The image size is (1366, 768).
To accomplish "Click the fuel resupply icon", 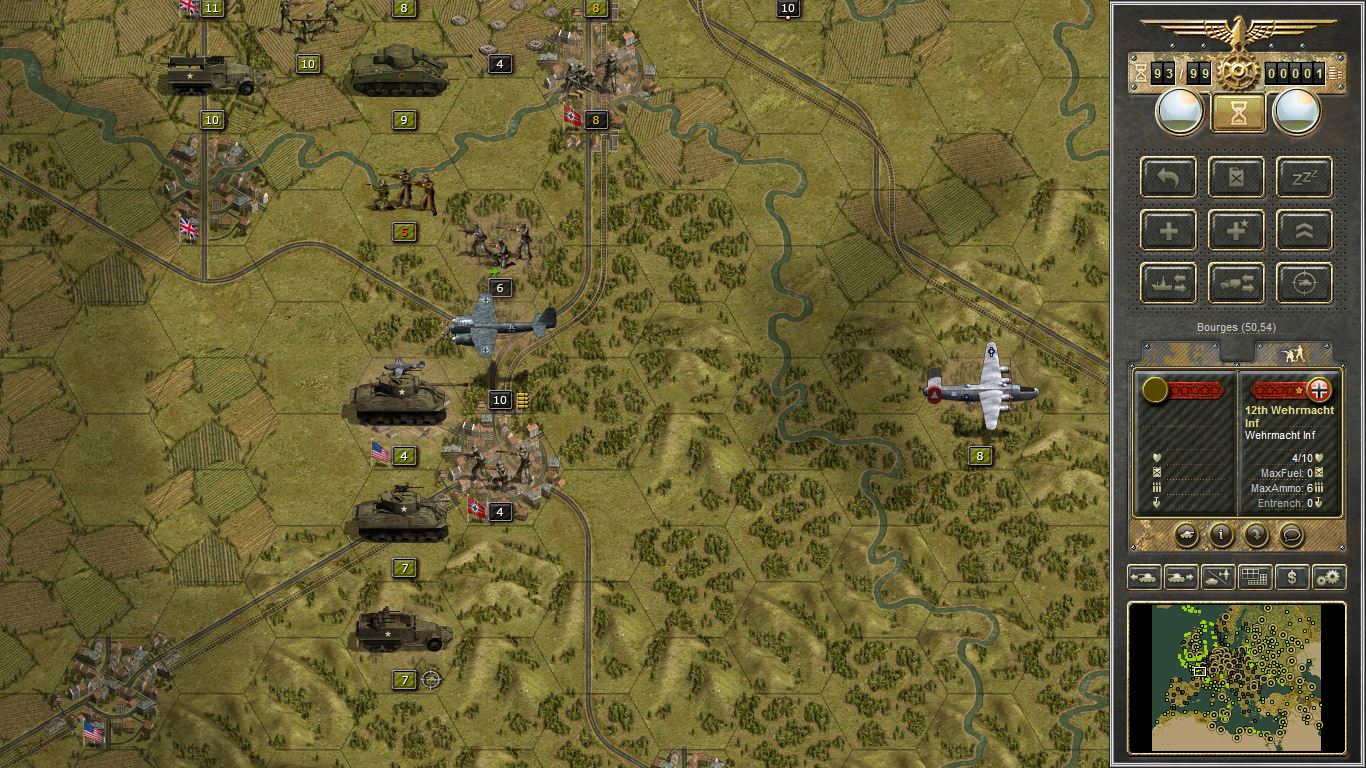I will 1235,177.
